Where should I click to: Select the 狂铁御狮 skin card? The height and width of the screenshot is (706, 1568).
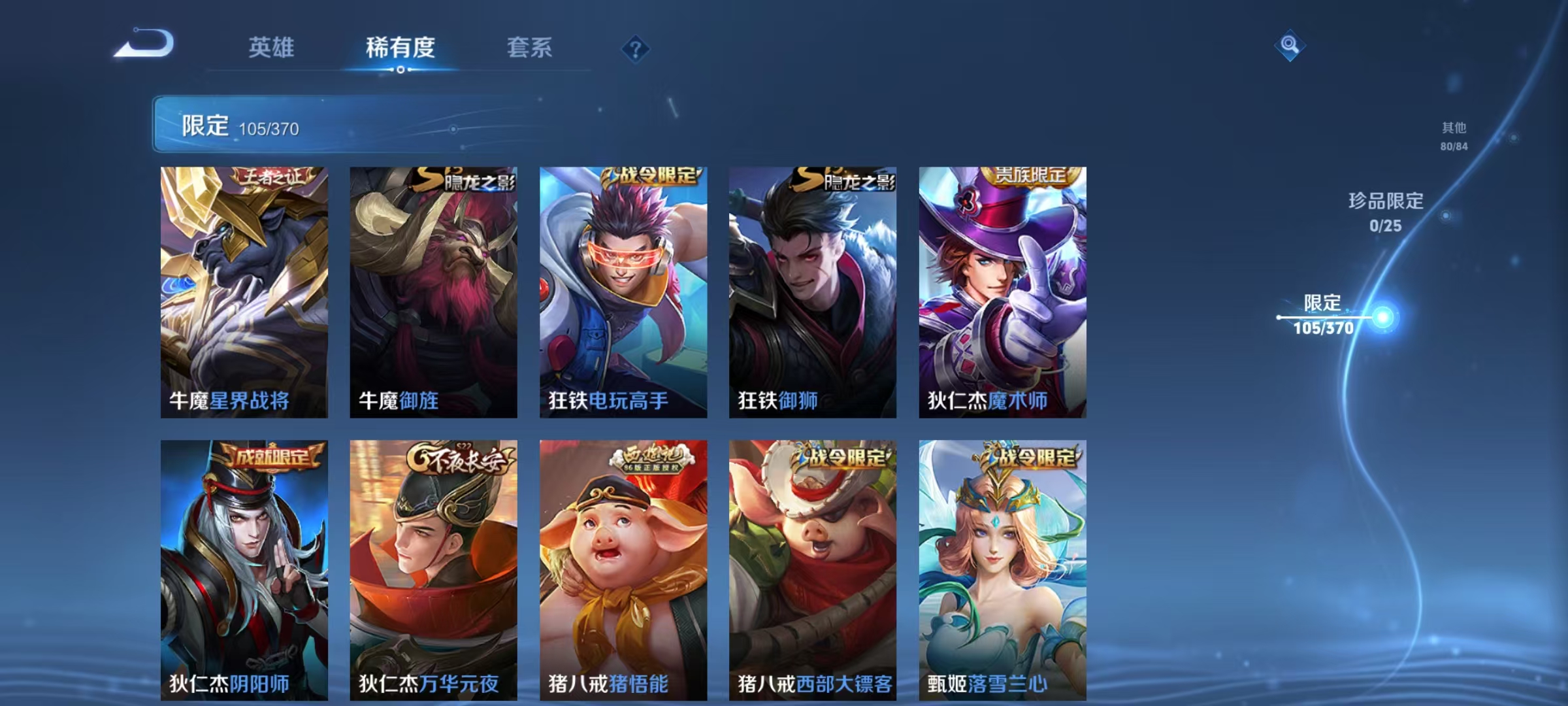813,294
